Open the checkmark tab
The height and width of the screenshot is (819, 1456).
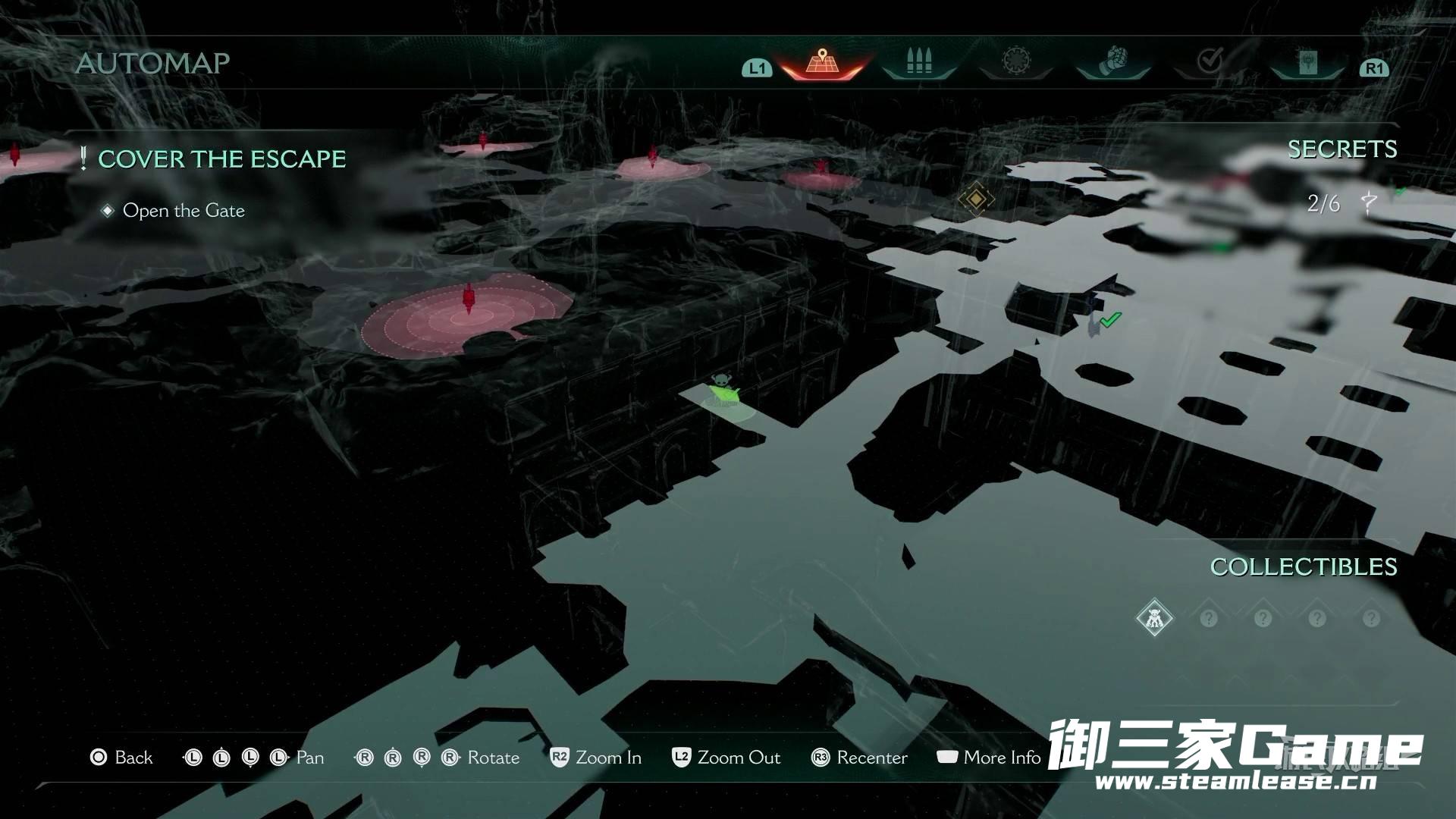[1210, 61]
